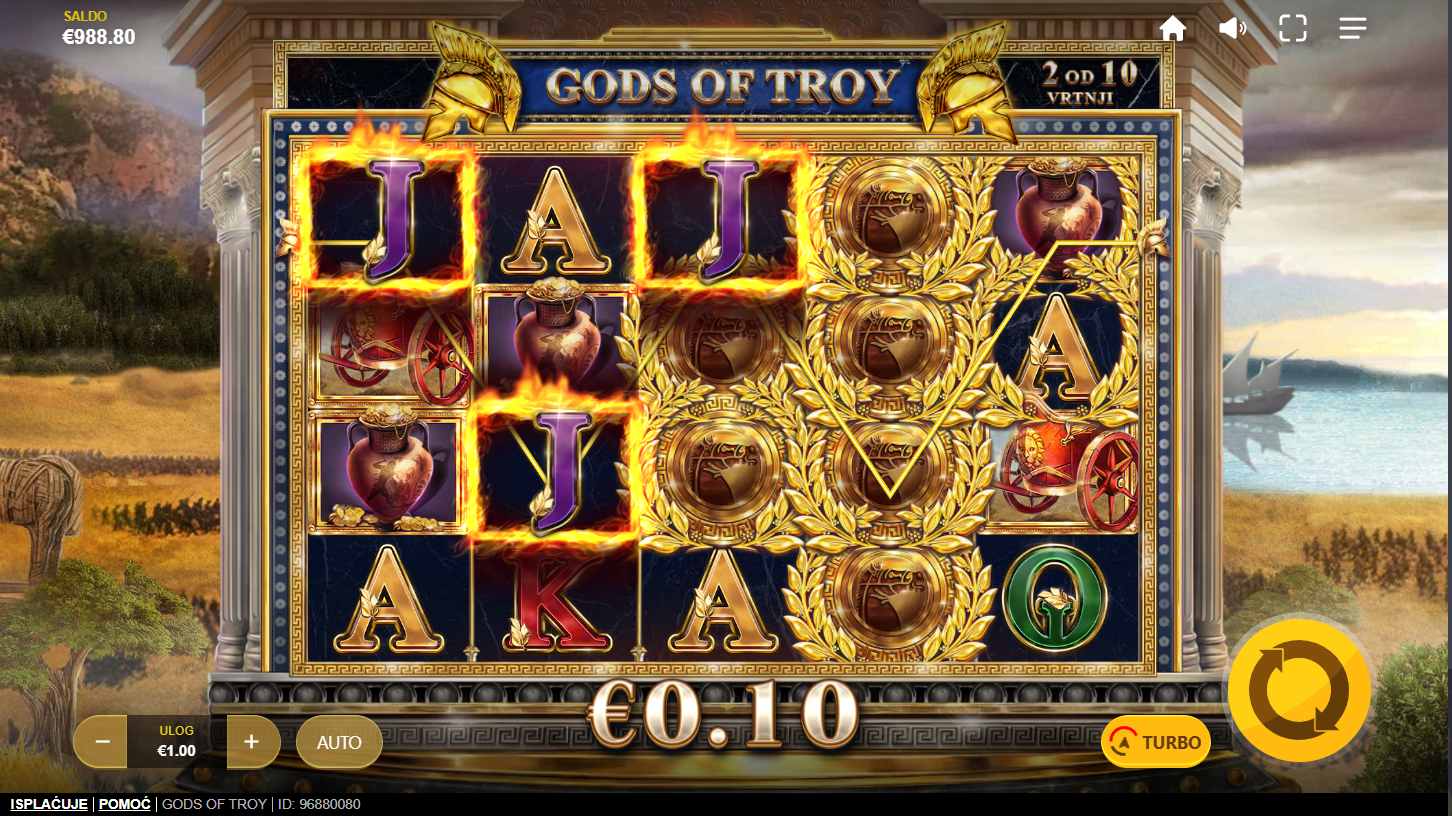
Task: Spin the reels with the yellow button
Action: point(1298,690)
